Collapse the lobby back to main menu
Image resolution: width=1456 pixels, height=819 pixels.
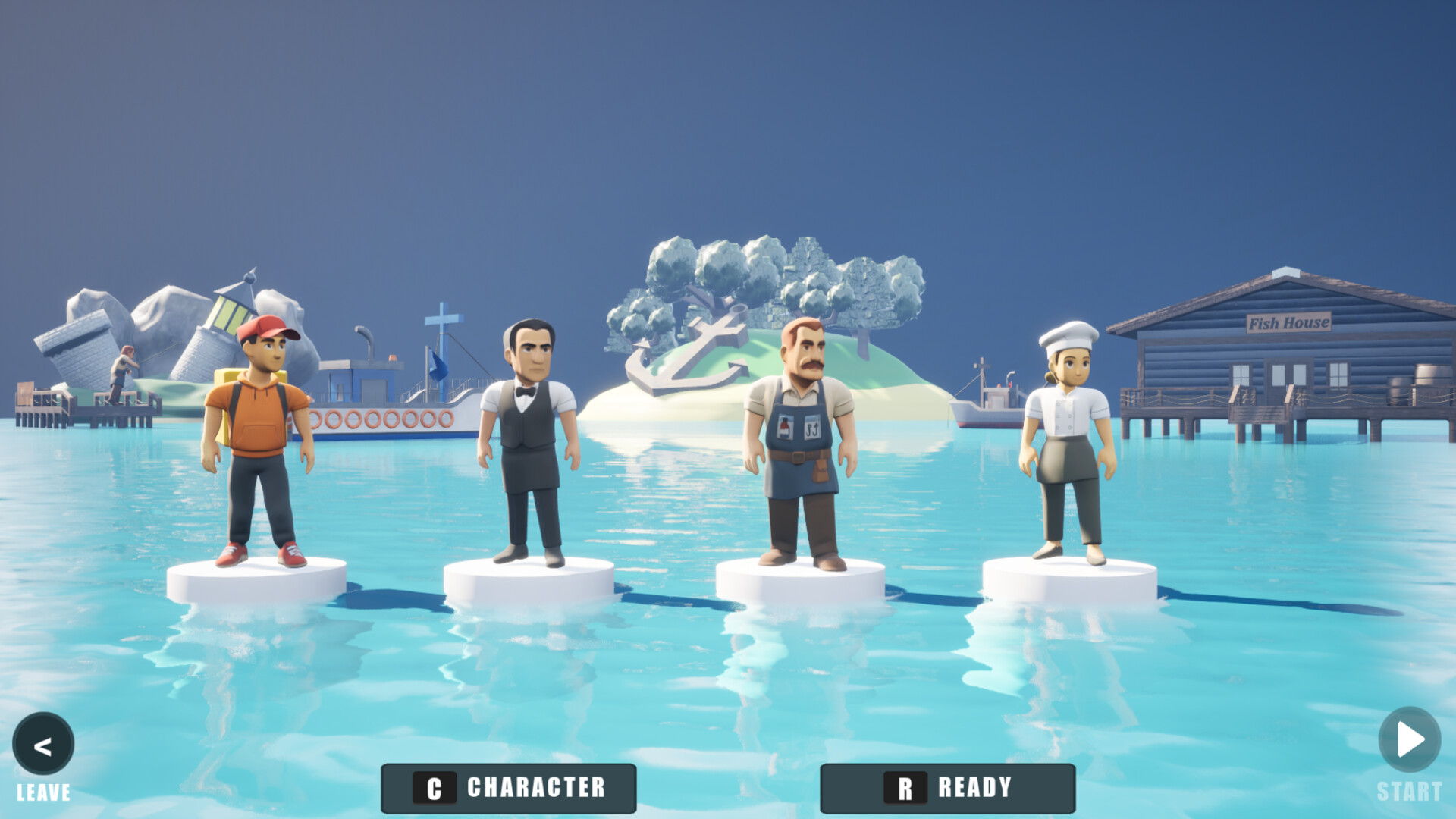(43, 743)
